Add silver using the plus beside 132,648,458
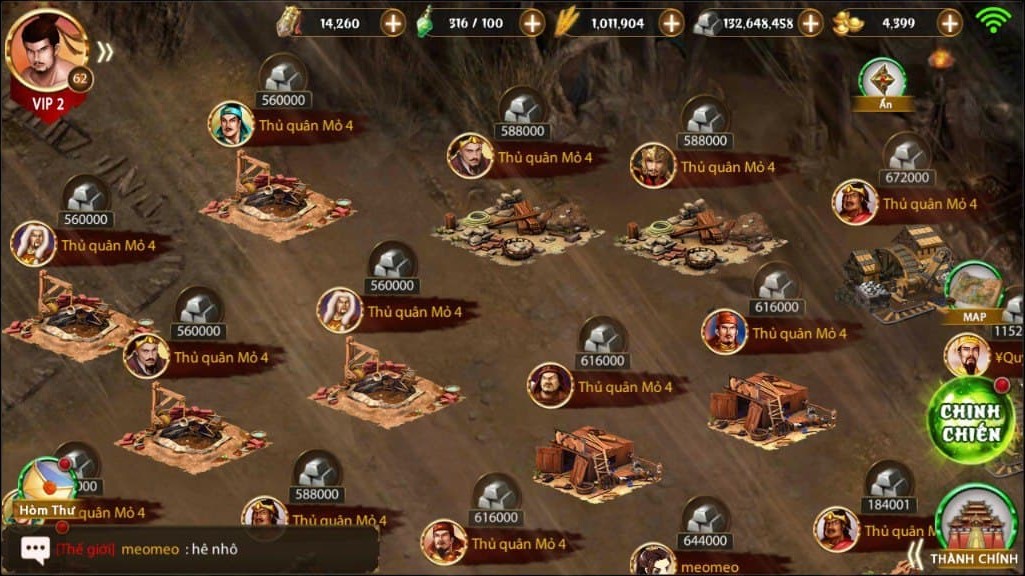Viewport: 1025px width, 576px height. tap(810, 23)
